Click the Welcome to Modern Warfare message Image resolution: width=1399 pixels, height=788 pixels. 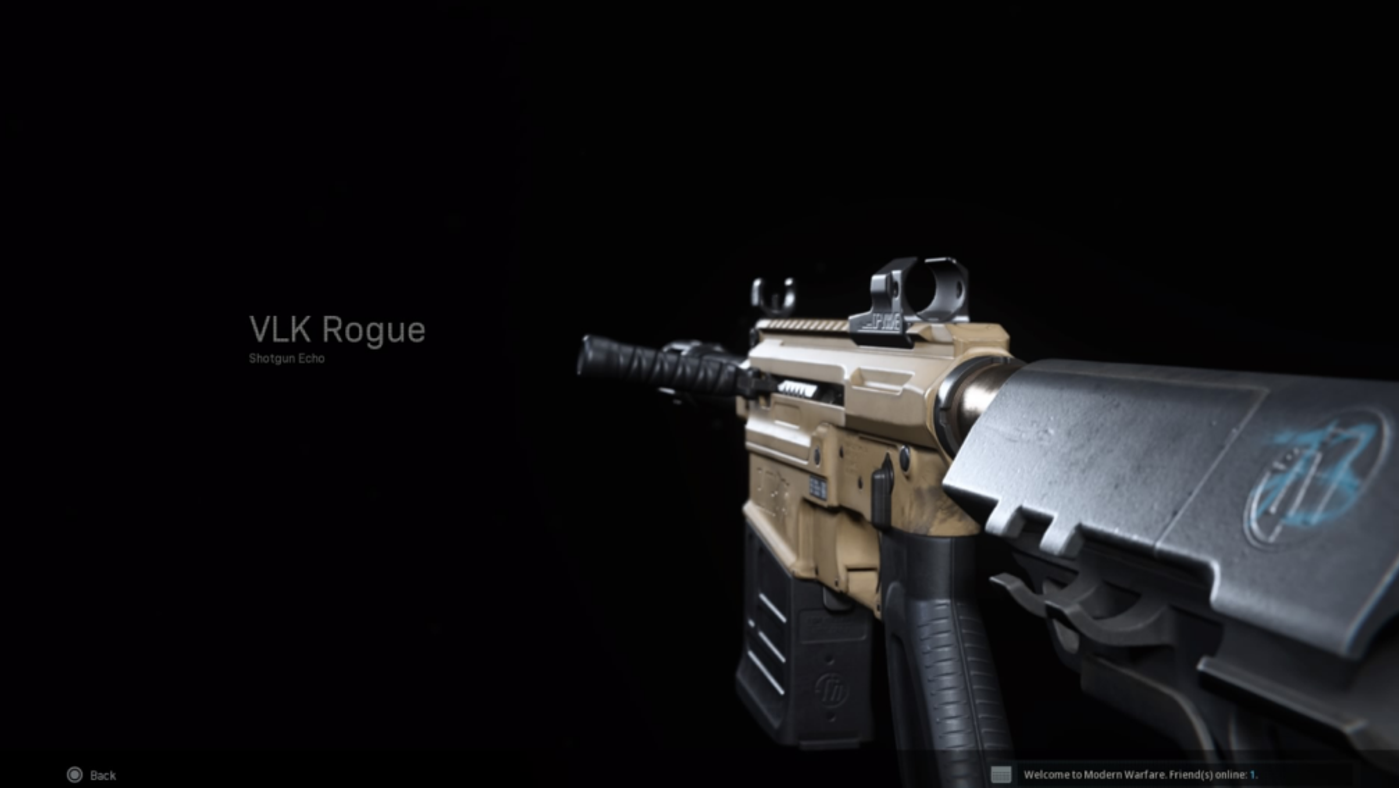coord(1095,773)
